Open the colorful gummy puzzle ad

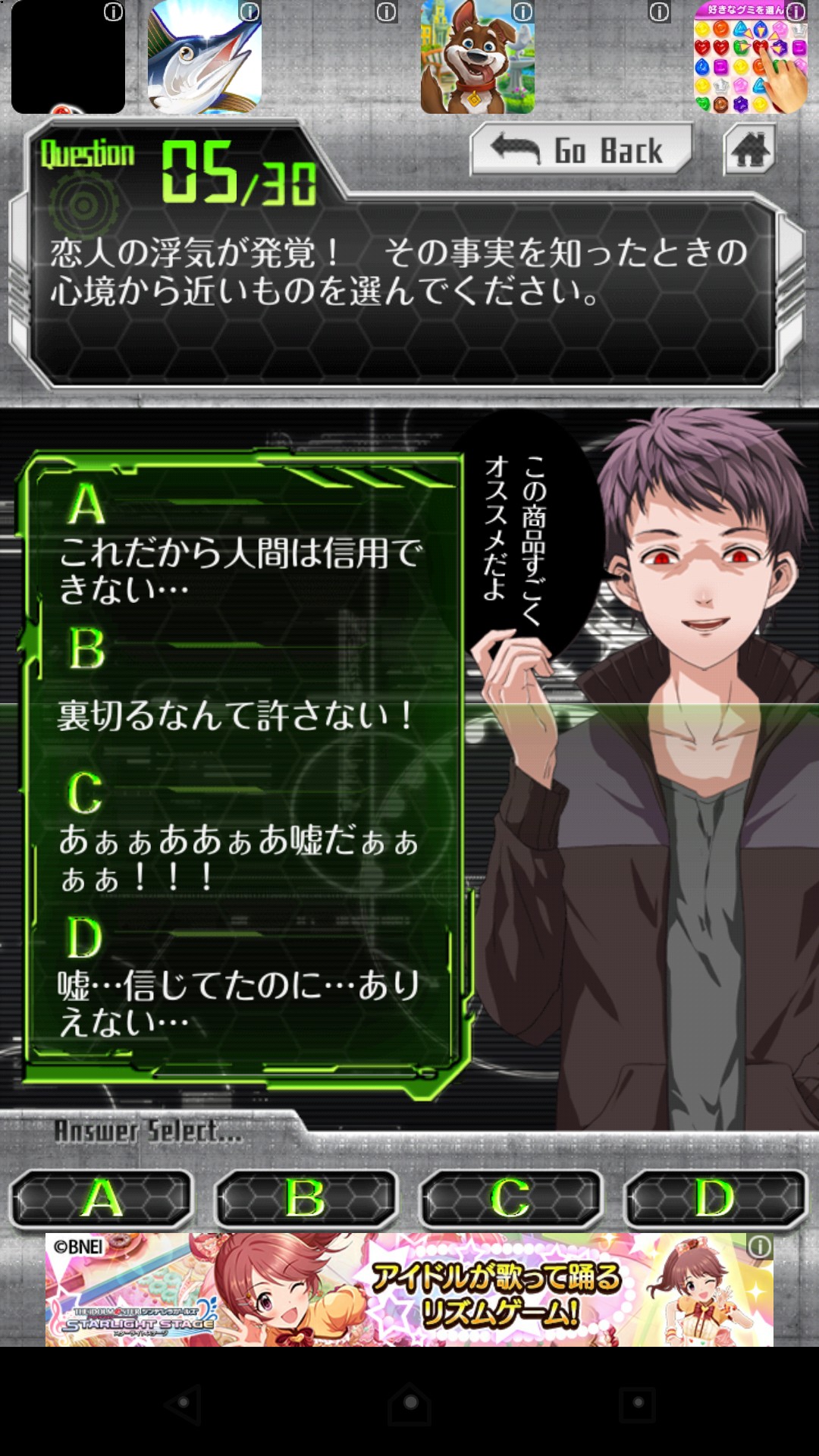pyautogui.click(x=750, y=58)
